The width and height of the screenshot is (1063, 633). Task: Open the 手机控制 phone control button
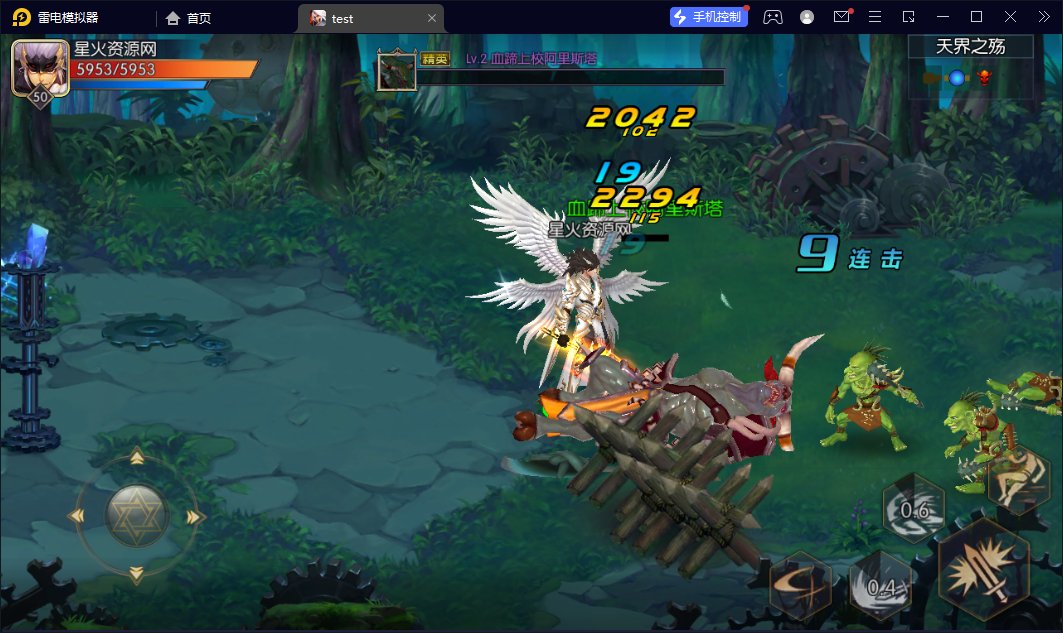[x=709, y=17]
